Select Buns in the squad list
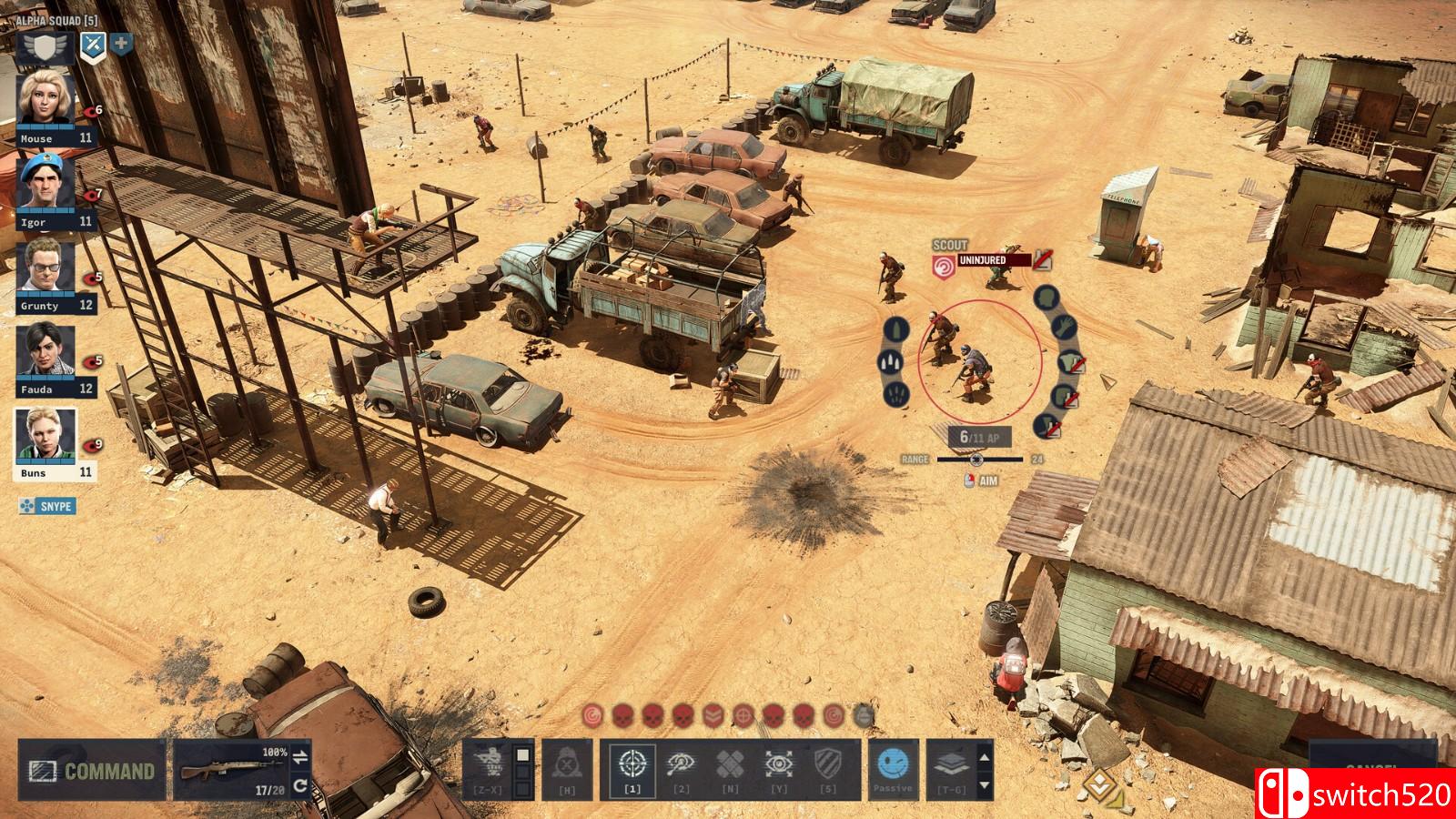 click(46, 438)
